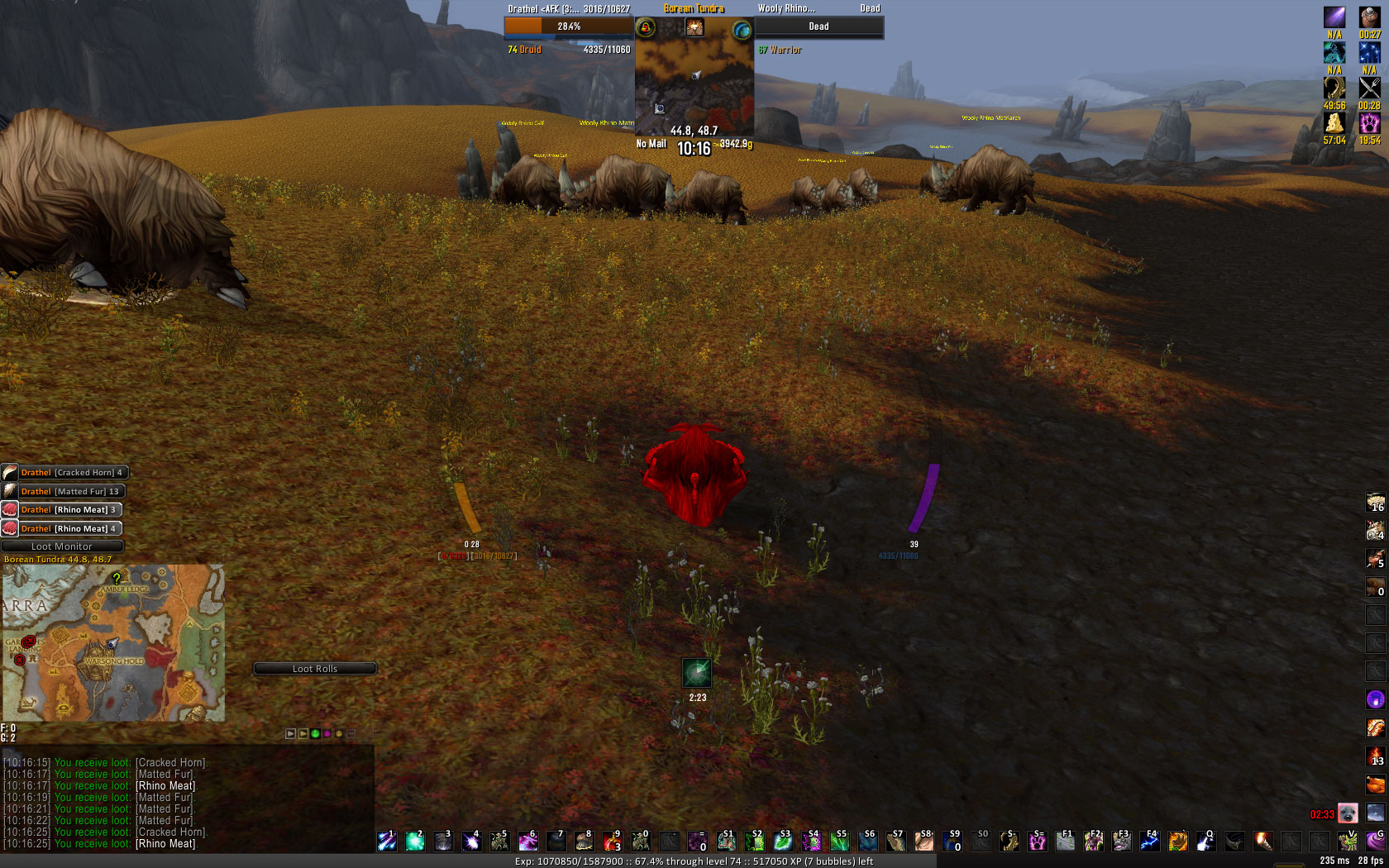Image resolution: width=1389 pixels, height=868 pixels.
Task: Click the Loot Rolls bar
Action: pos(315,669)
